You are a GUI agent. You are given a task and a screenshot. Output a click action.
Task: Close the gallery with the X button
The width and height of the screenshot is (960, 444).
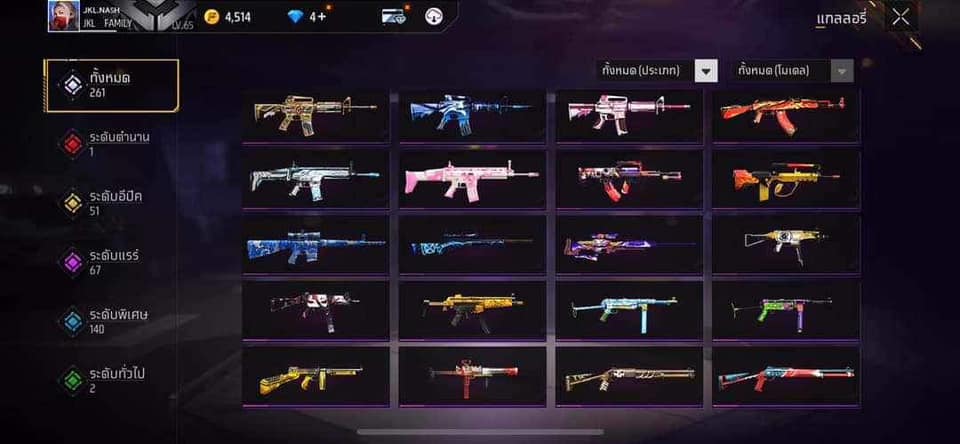click(x=901, y=17)
